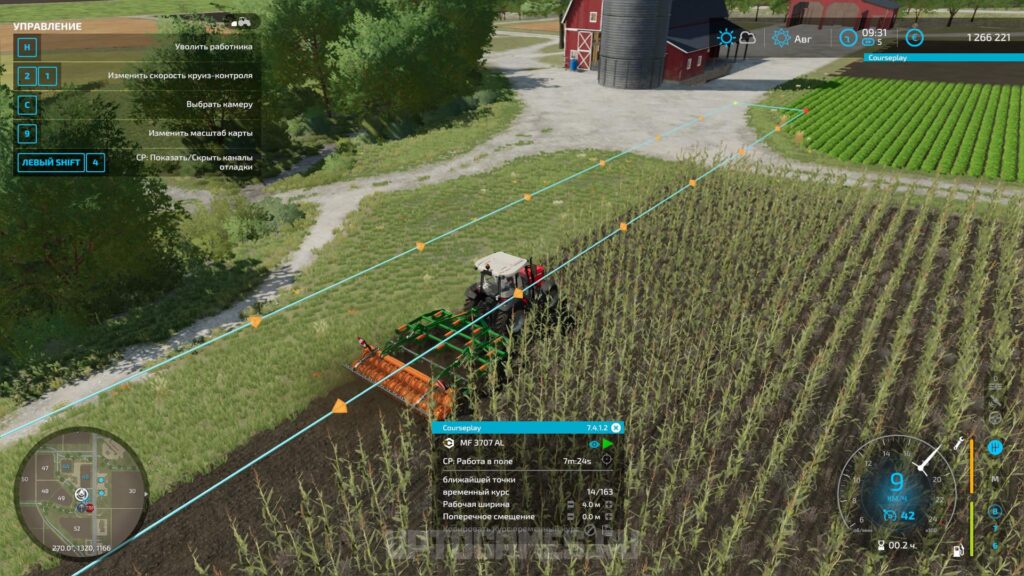Image resolution: width=1024 pixels, height=576 pixels.
Task: Click the cruise control icon in the speedometer
Action: point(889,516)
